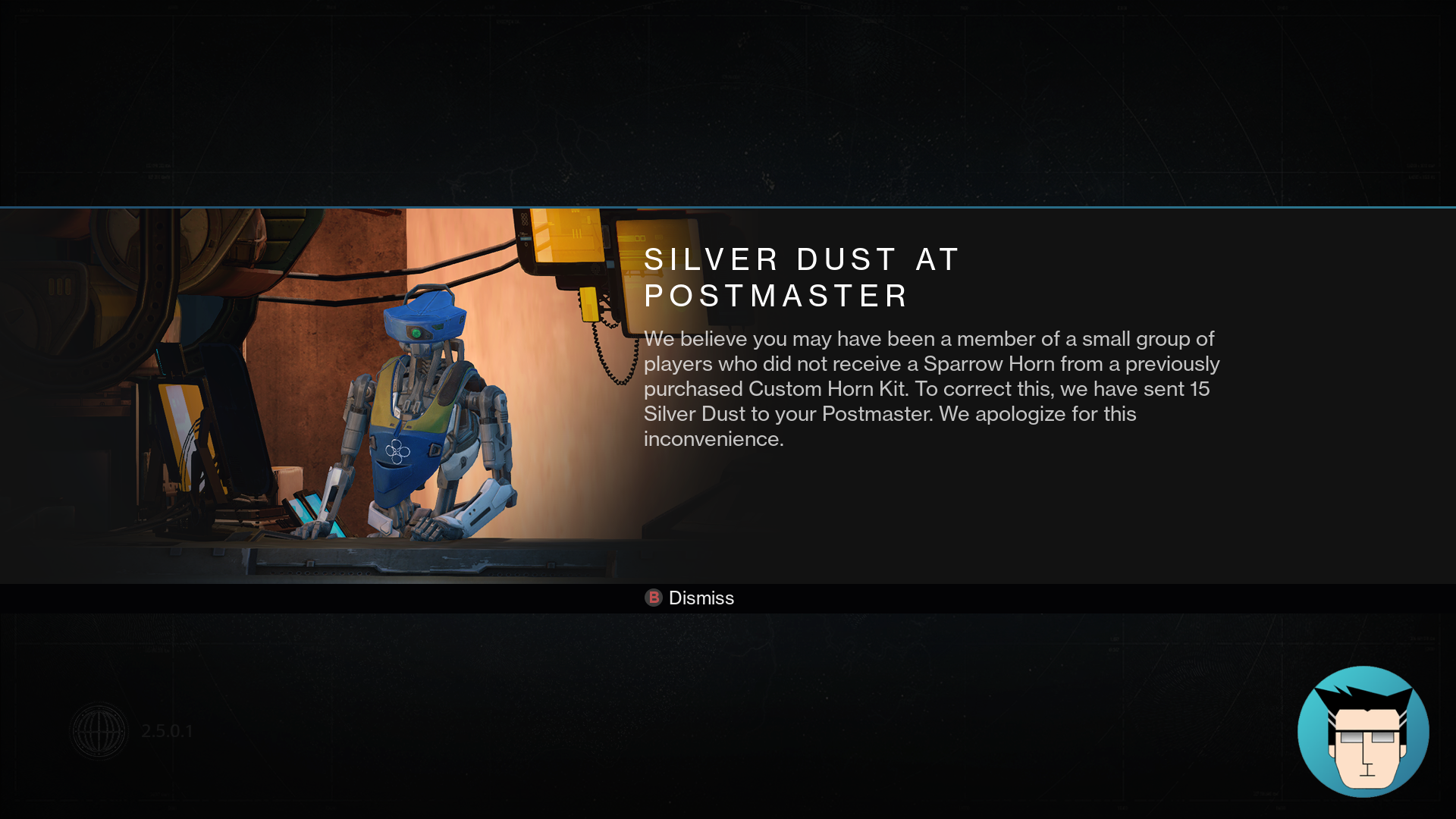This screenshot has height=819, width=1456.
Task: Click the SILVER DUST AT POSTMASTER heading
Action: [801, 277]
